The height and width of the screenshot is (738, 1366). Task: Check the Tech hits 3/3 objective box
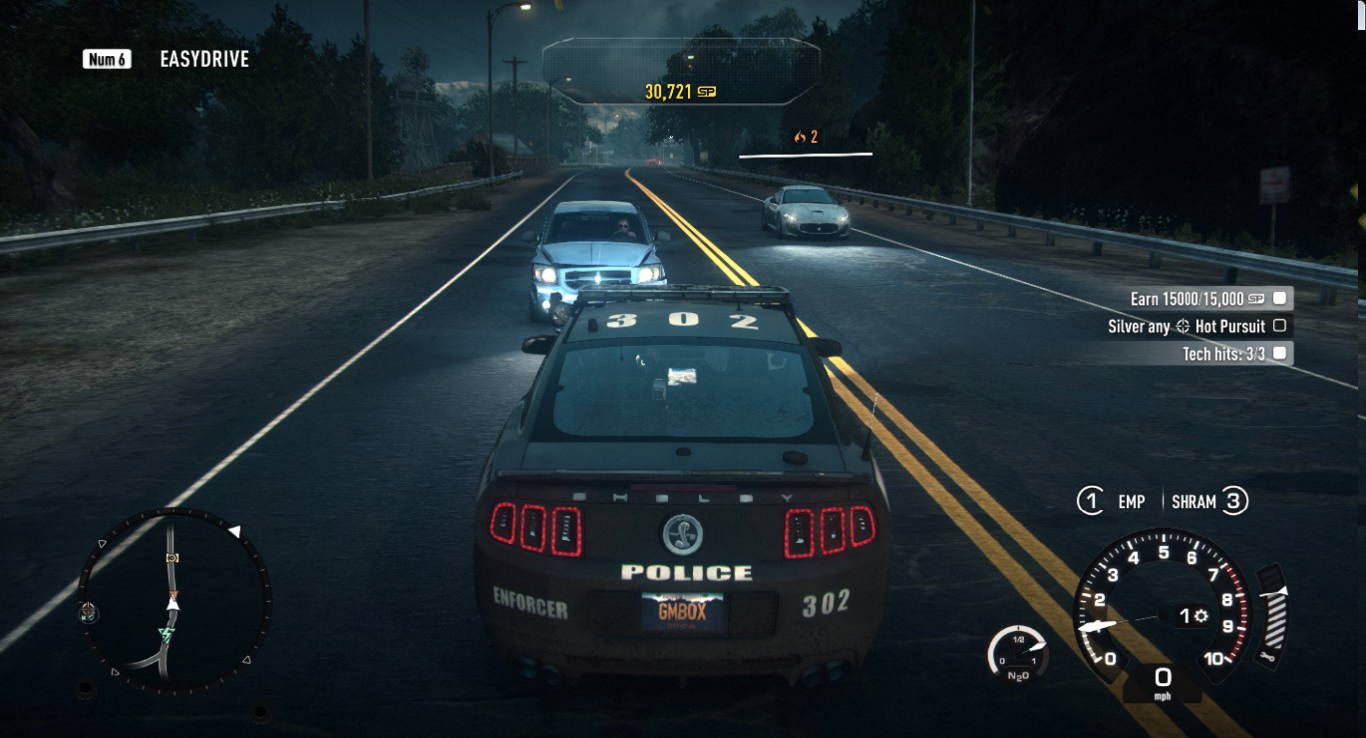[x=1279, y=353]
